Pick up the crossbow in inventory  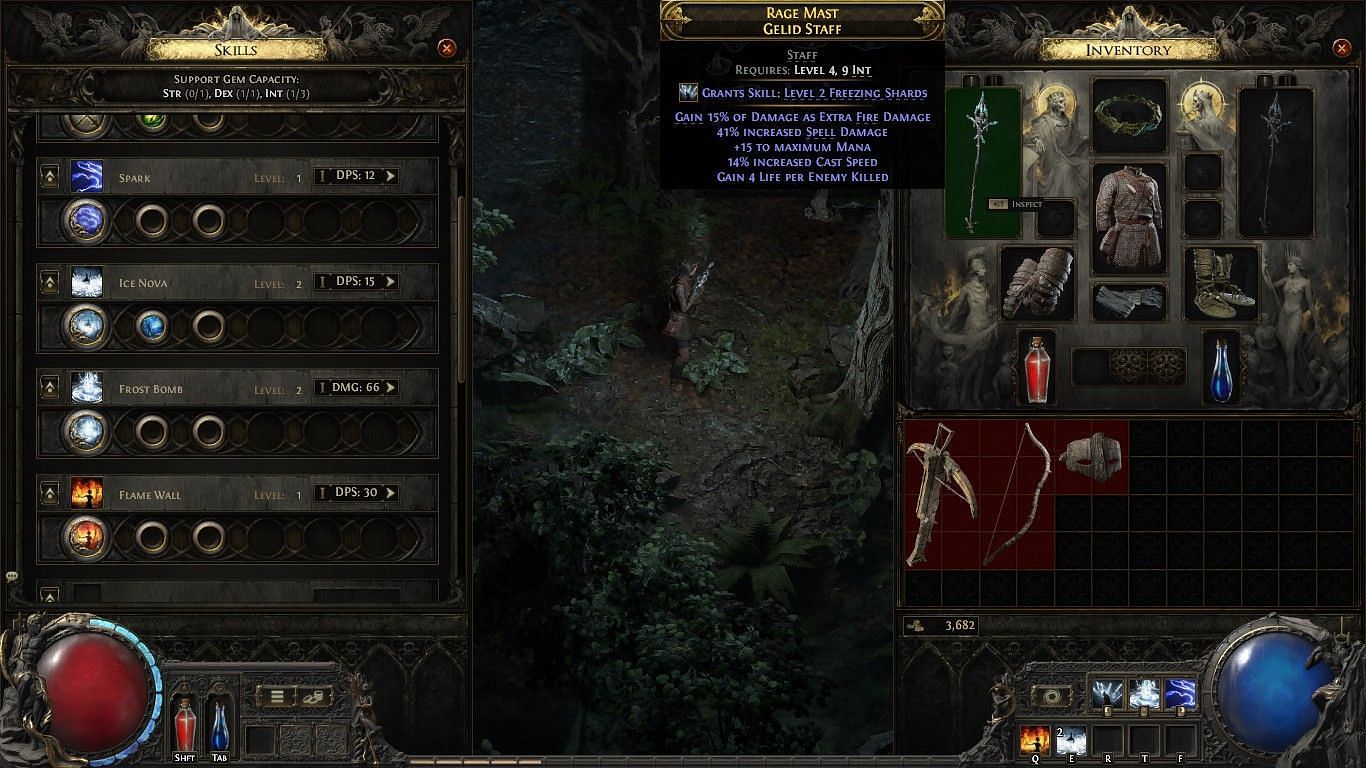[x=942, y=495]
